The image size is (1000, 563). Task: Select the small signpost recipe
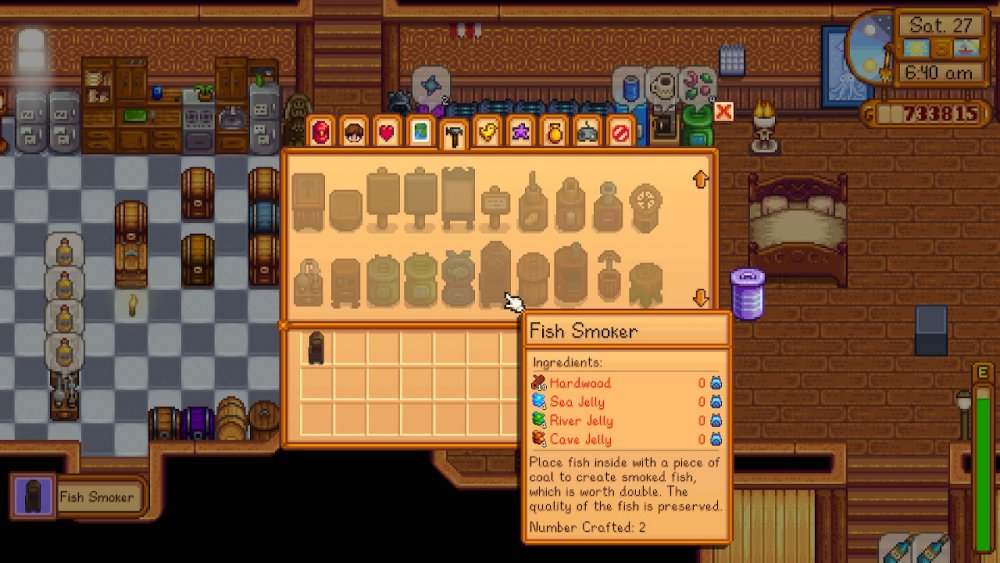pos(495,207)
